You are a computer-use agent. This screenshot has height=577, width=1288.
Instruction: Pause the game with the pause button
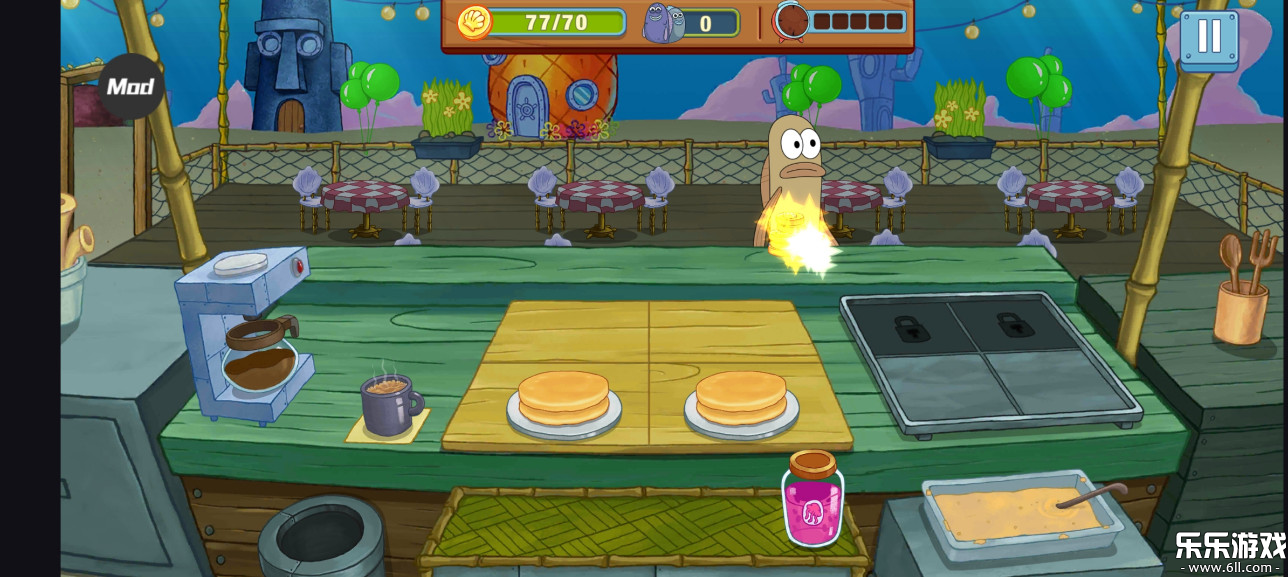click(x=1209, y=37)
